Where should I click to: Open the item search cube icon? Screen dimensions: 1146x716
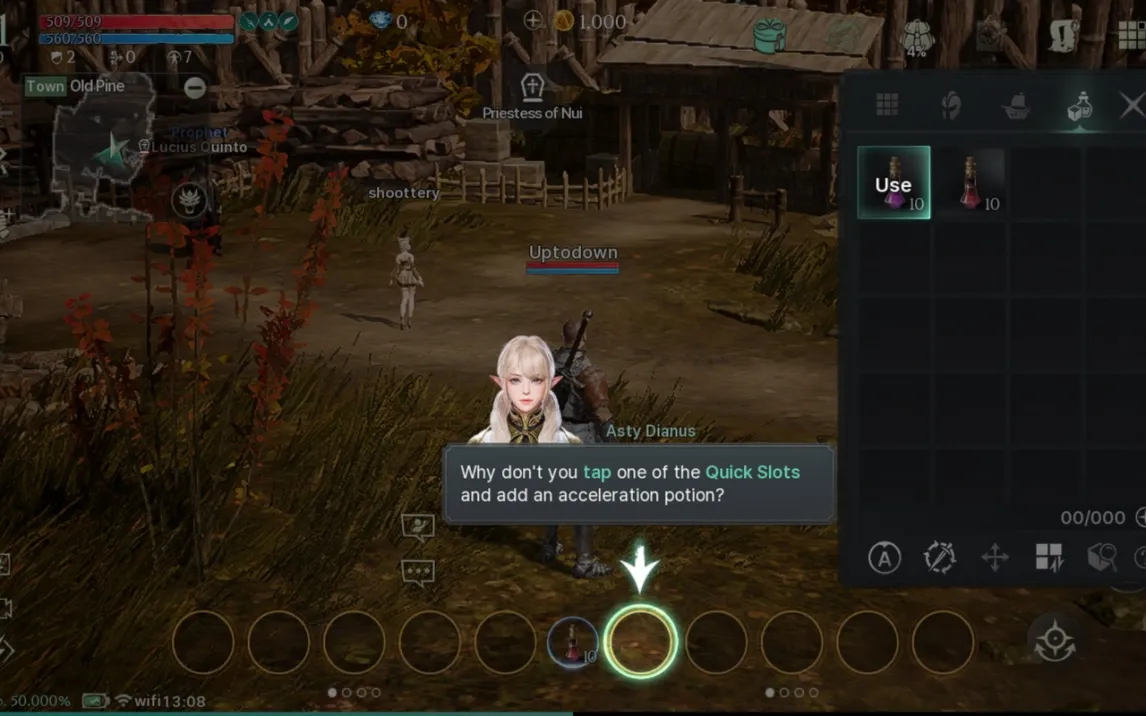pyautogui.click(x=1102, y=558)
